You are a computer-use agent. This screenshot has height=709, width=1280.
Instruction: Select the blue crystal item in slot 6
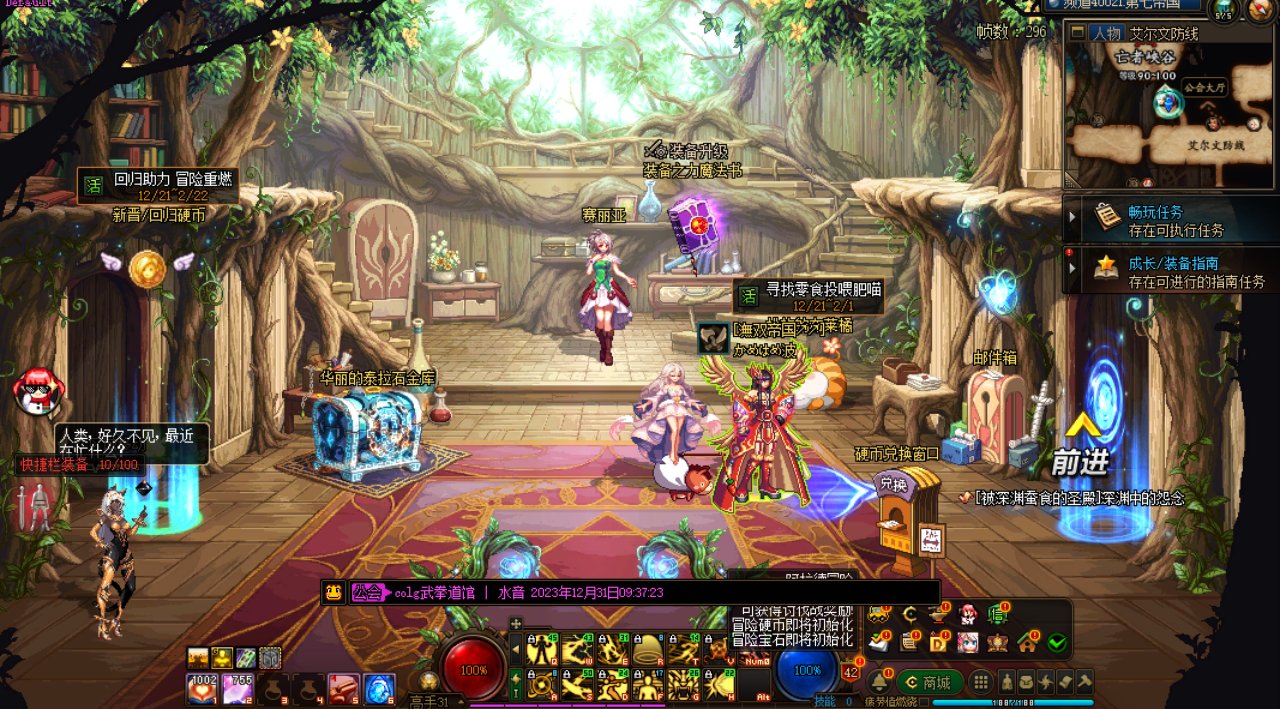pos(378,688)
